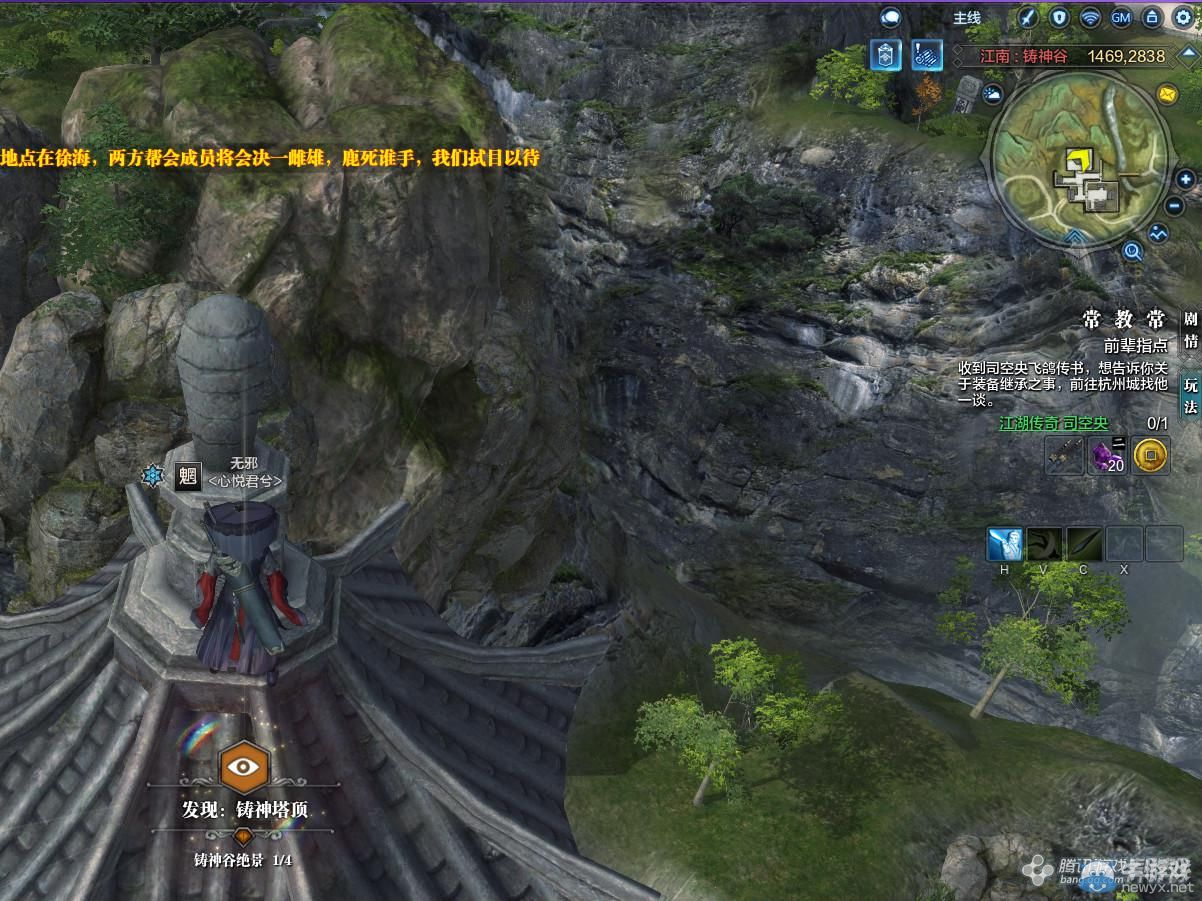
Task: Select the gold coin reward icon
Action: pyautogui.click(x=1151, y=456)
